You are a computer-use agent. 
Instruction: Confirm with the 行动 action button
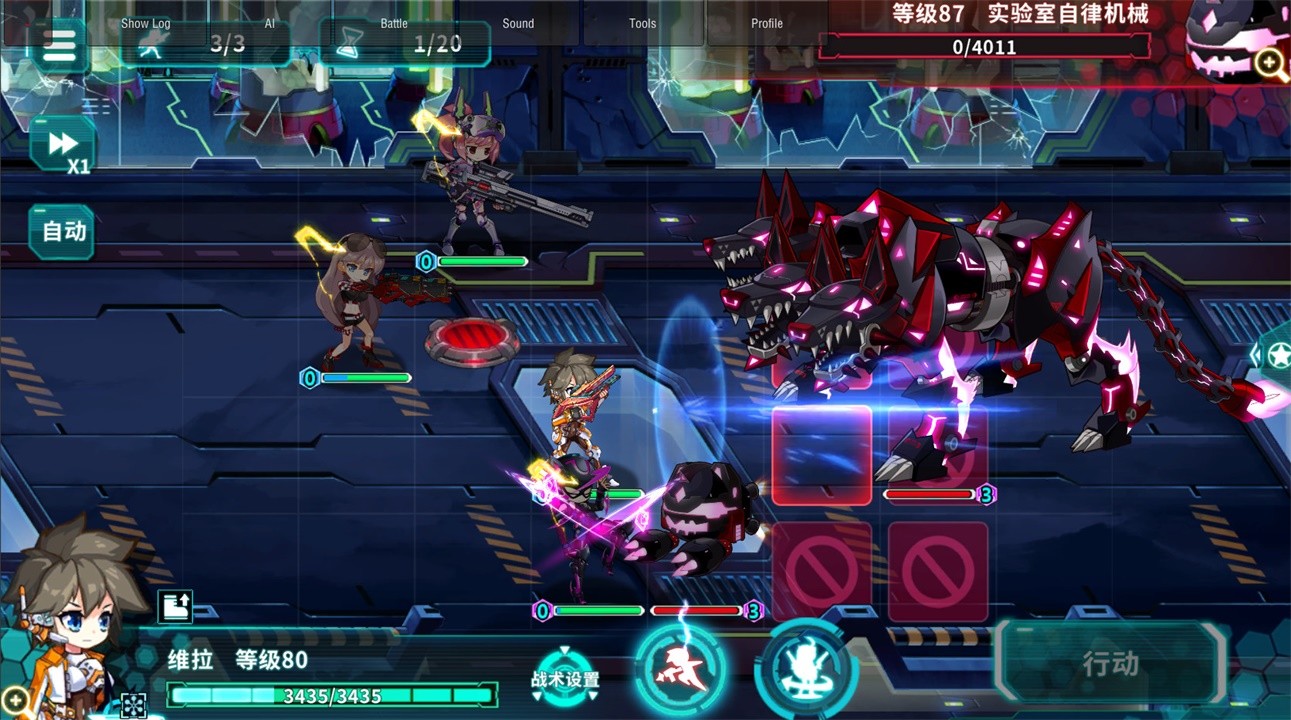coord(1110,663)
